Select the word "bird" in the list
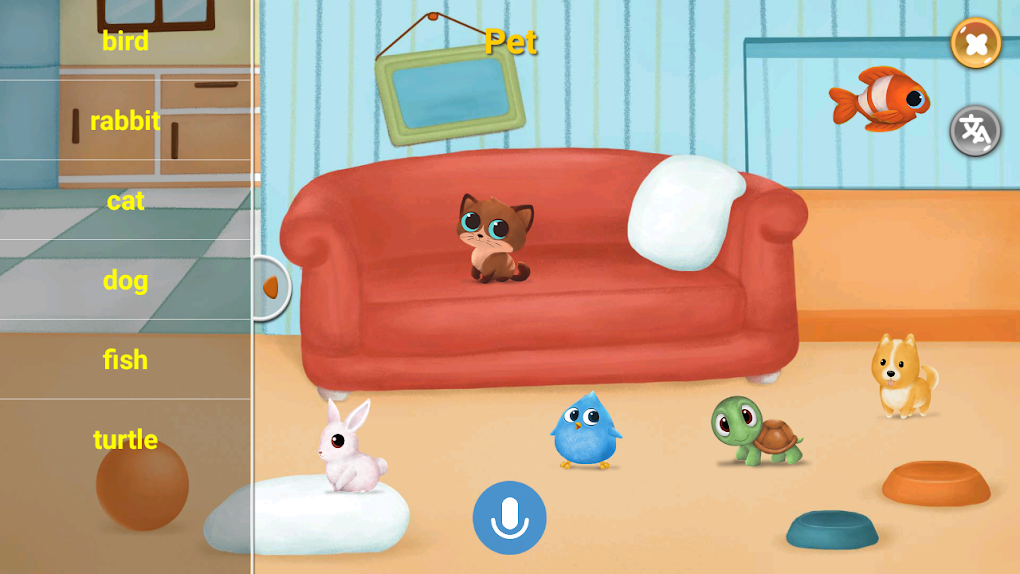The width and height of the screenshot is (1020, 574). click(x=125, y=41)
